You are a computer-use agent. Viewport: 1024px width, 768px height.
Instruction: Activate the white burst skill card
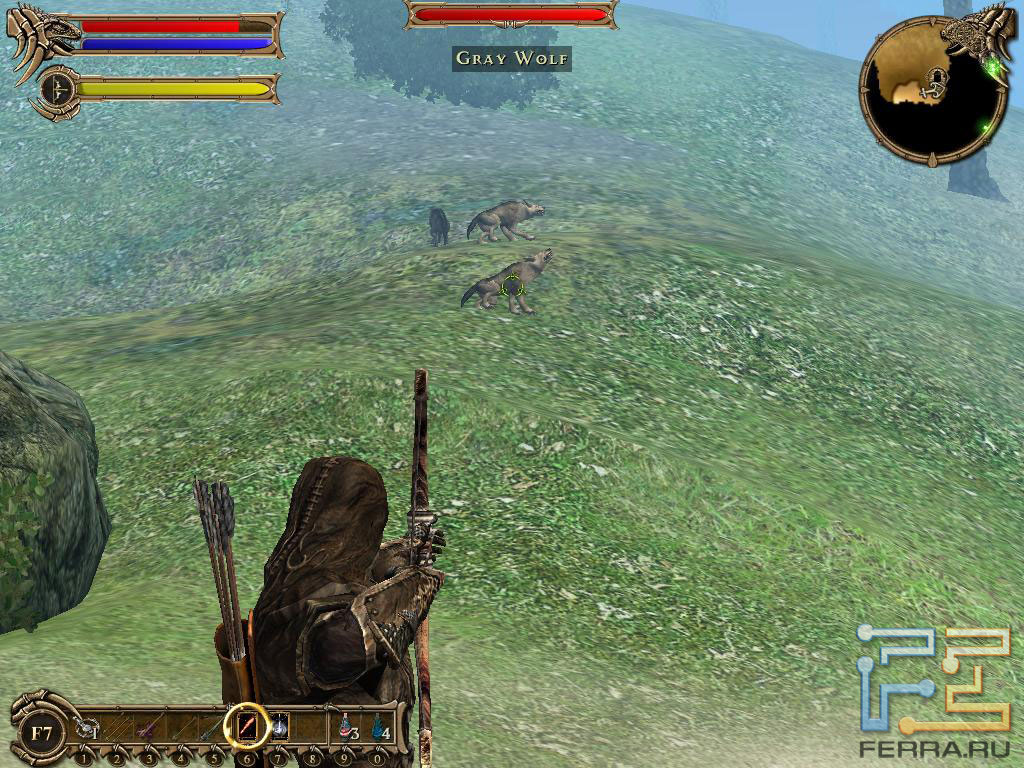(280, 727)
